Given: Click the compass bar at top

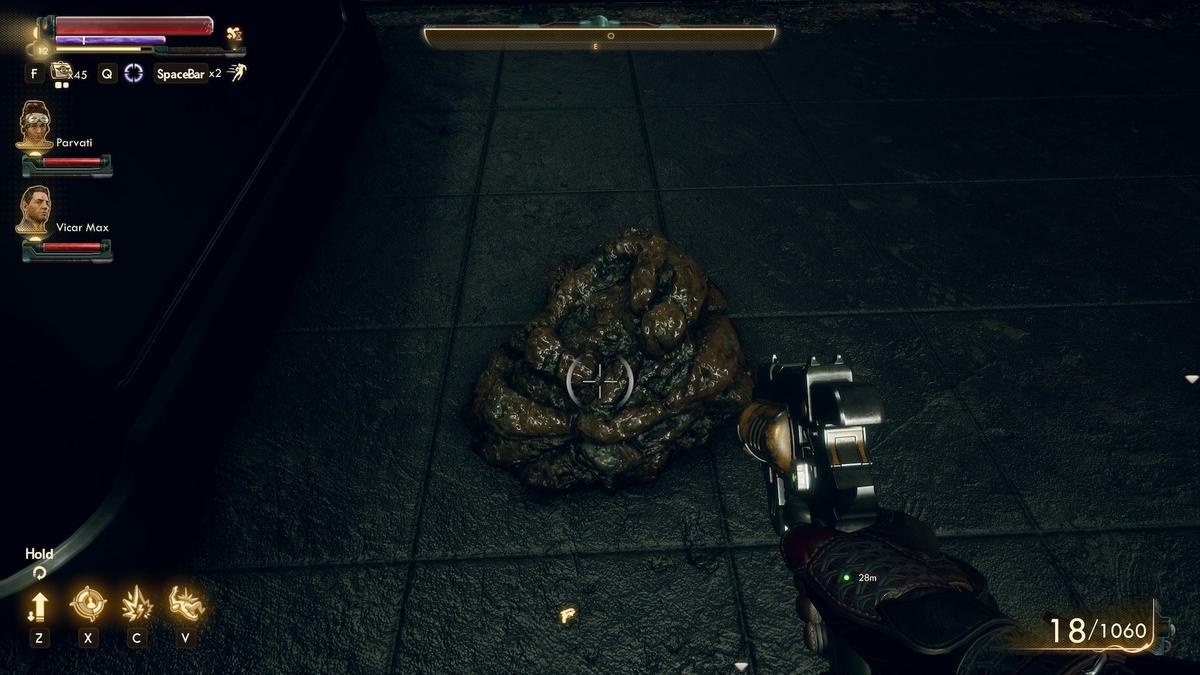Looking at the screenshot, I should [600, 38].
